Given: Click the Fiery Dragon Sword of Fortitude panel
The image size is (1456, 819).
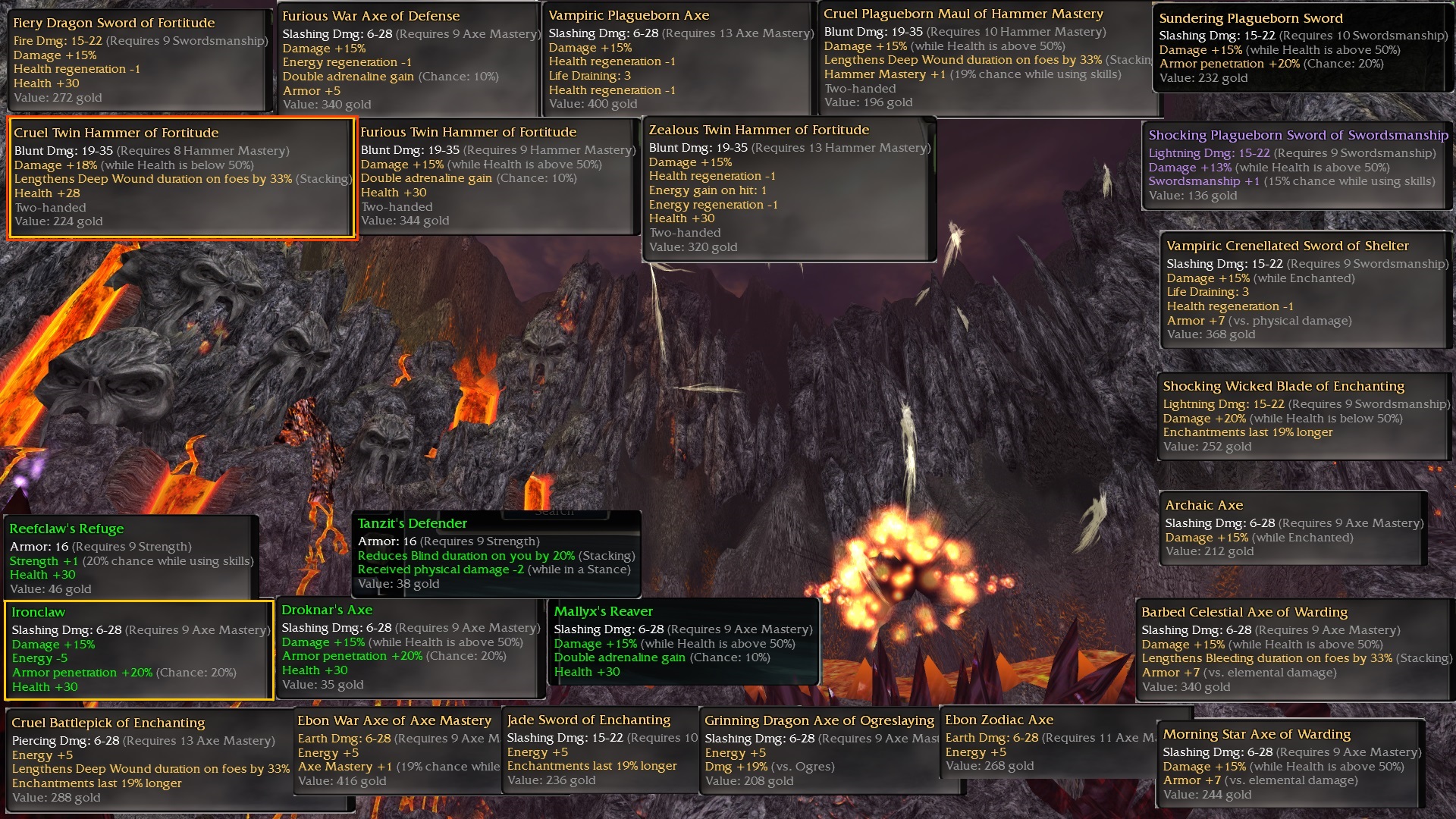Looking at the screenshot, I should click(x=140, y=60).
